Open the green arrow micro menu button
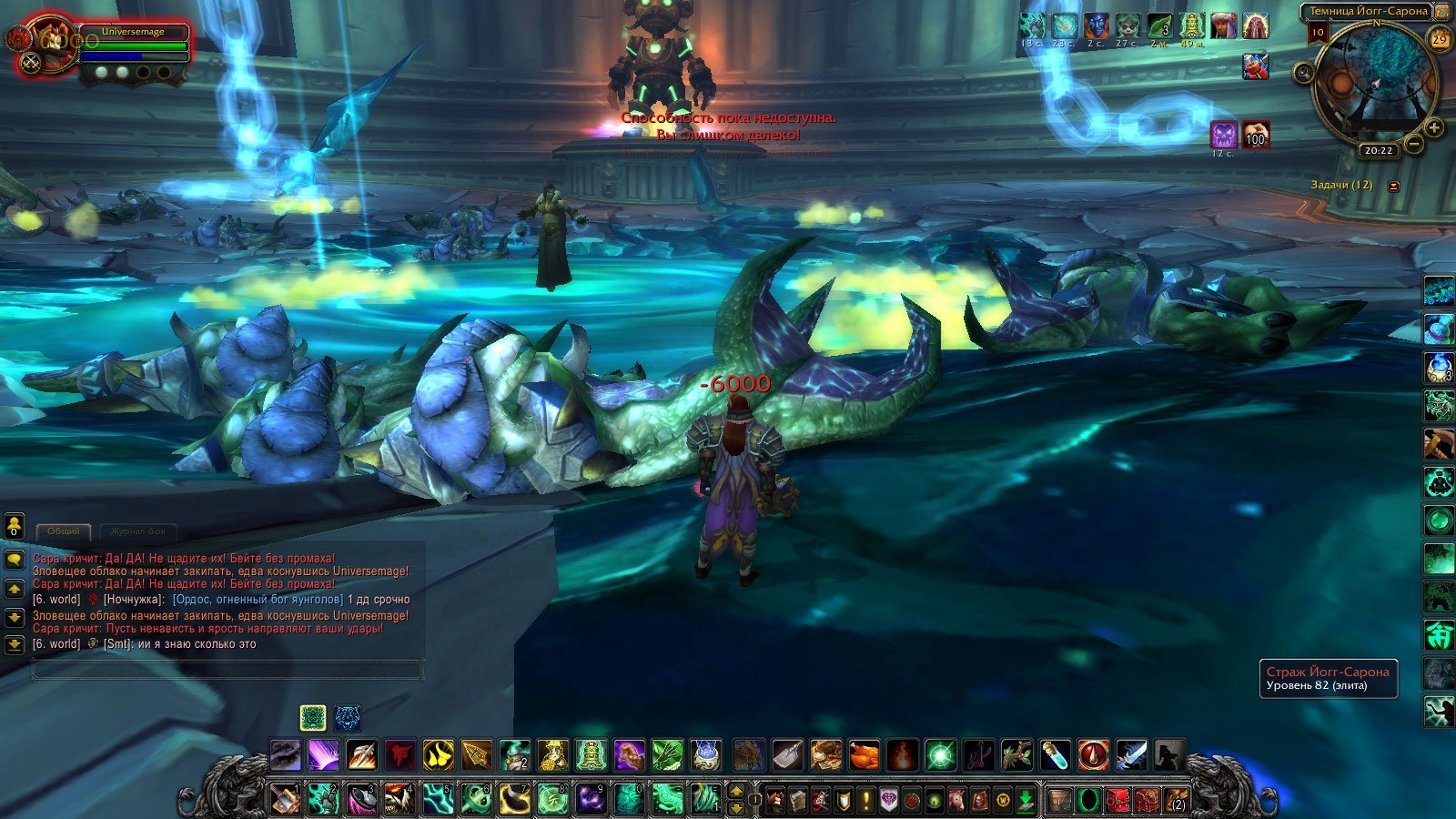1456x819 pixels. 1026,800
